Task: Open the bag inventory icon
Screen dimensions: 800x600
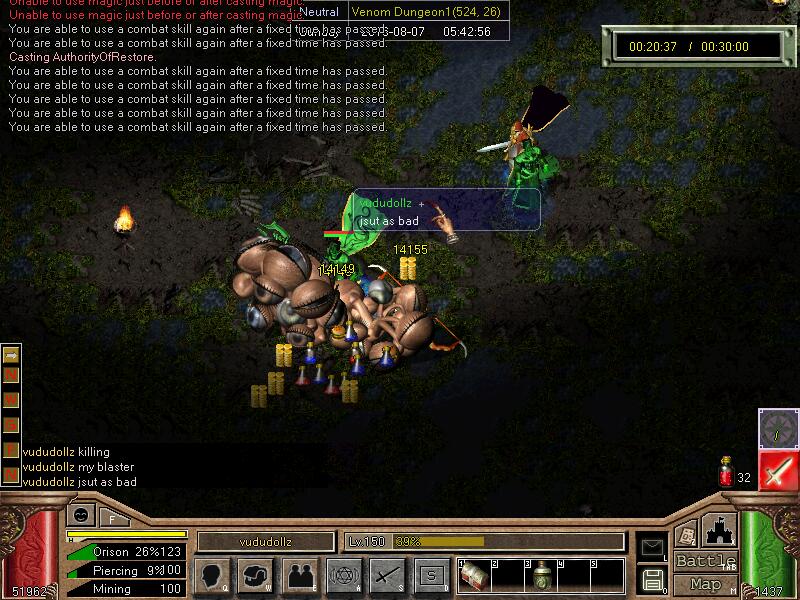Action: pyautogui.click(x=255, y=575)
